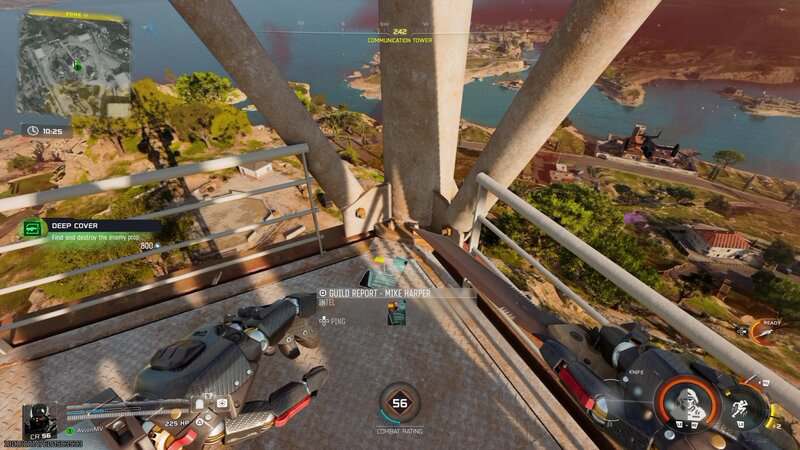Select the ready killstreak icon

point(762,331)
